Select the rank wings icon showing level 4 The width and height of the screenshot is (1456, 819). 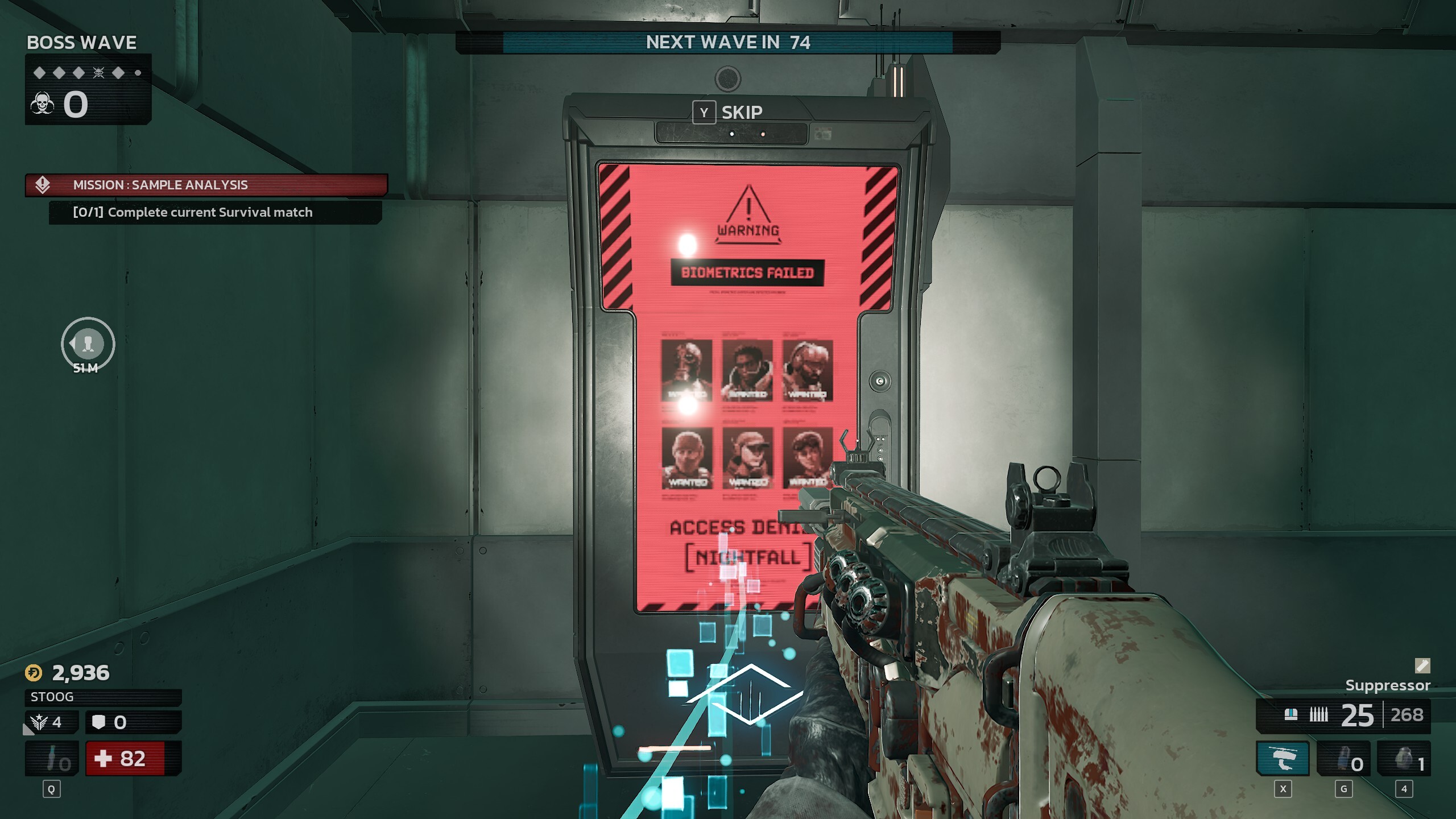point(38,722)
